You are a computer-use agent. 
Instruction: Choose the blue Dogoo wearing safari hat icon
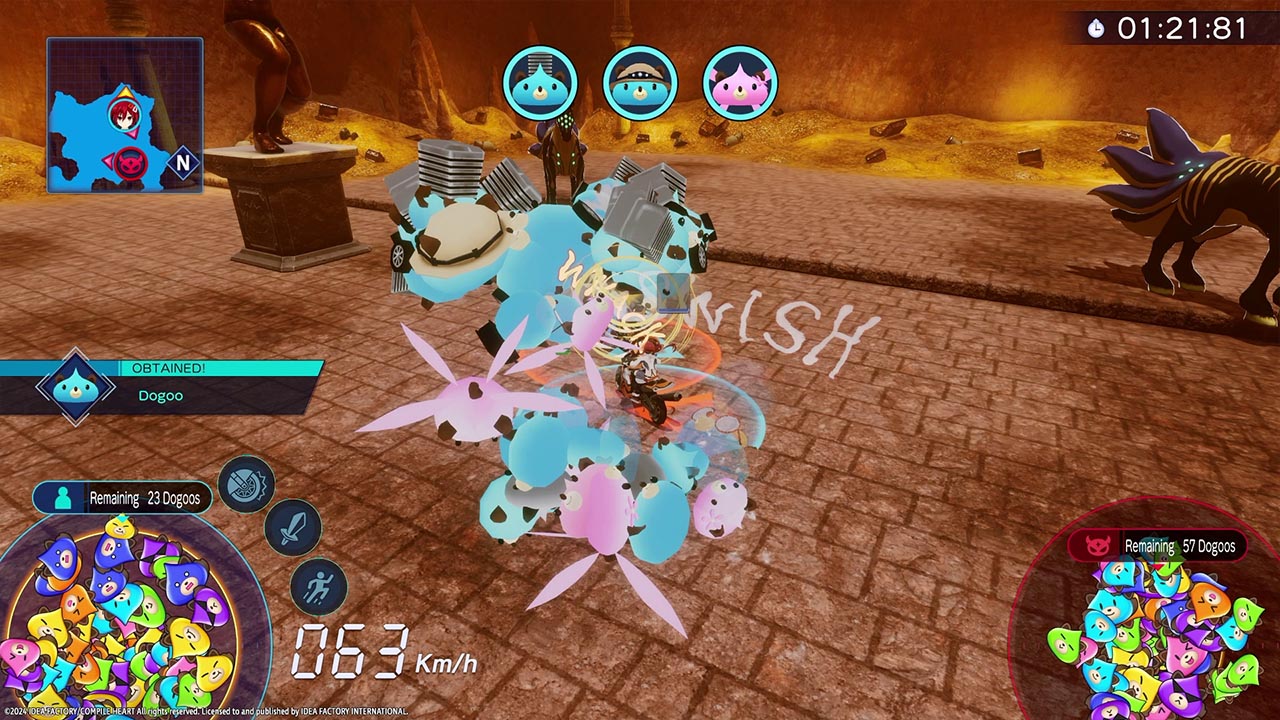point(640,83)
